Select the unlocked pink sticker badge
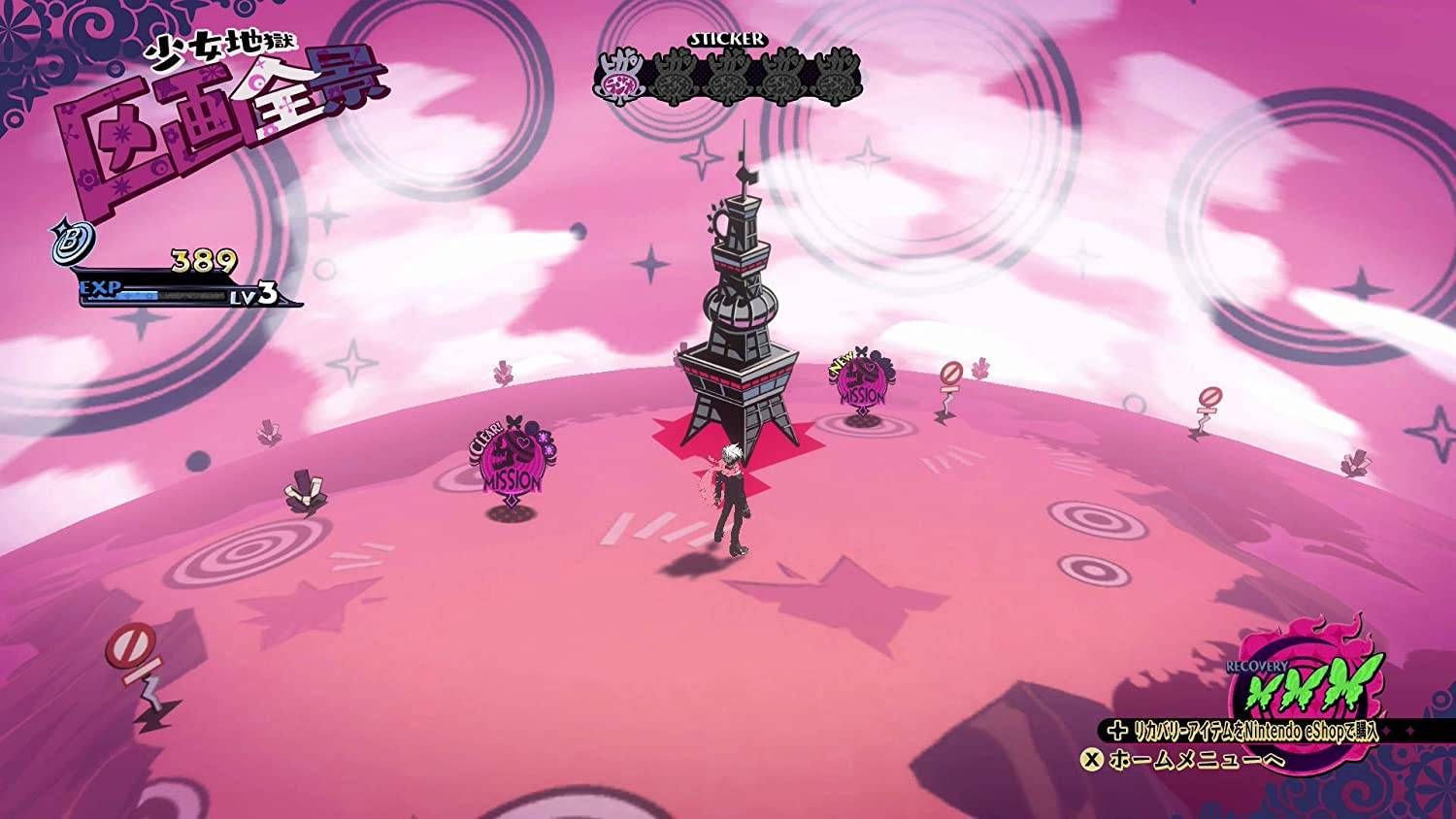This screenshot has width=1456, height=819. [619, 76]
